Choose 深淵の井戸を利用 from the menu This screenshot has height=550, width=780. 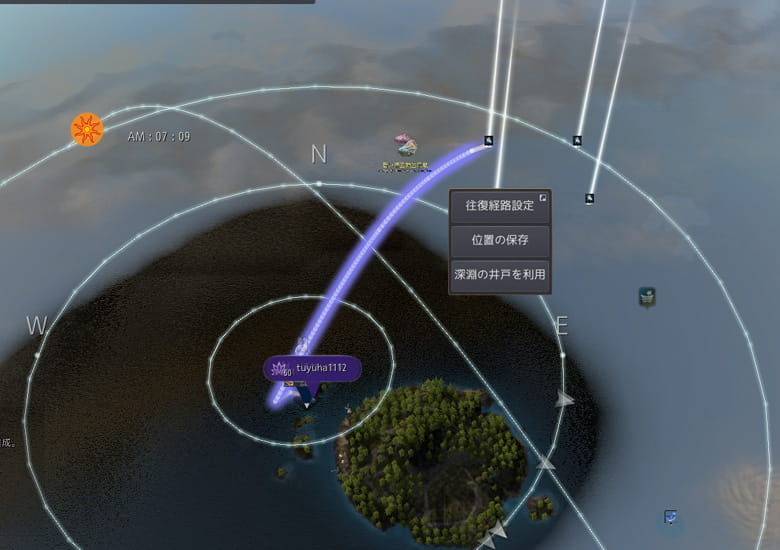[499, 274]
